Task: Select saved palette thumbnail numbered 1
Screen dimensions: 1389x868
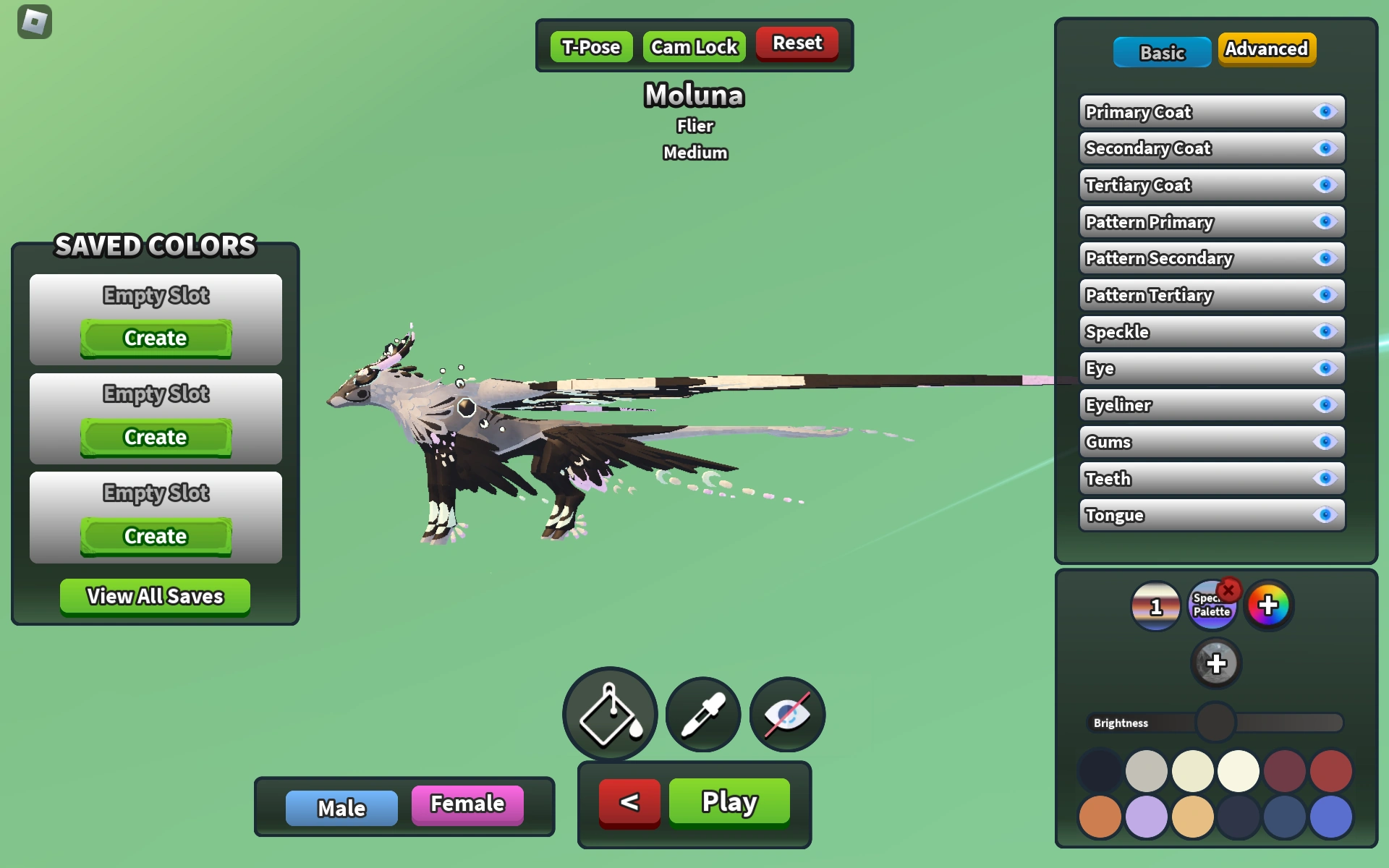Action: tap(1155, 605)
